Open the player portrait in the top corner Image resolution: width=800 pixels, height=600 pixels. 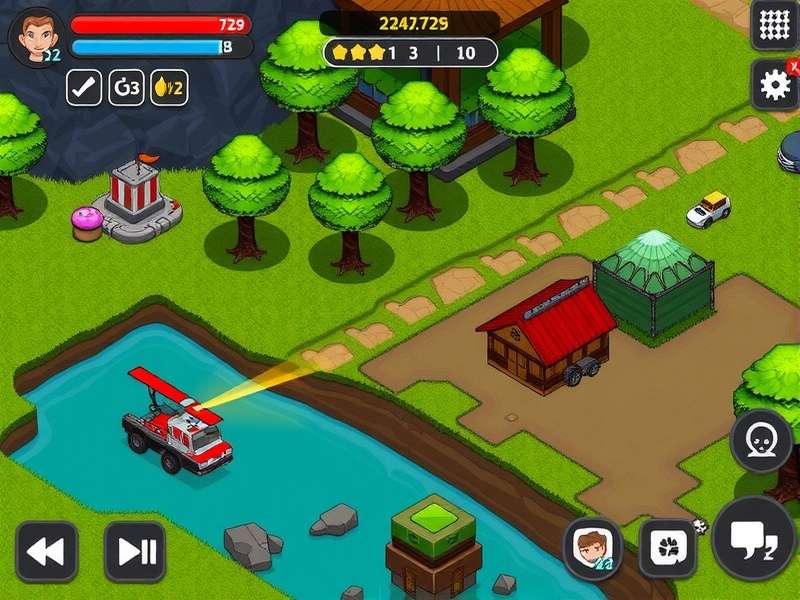pos(36,35)
